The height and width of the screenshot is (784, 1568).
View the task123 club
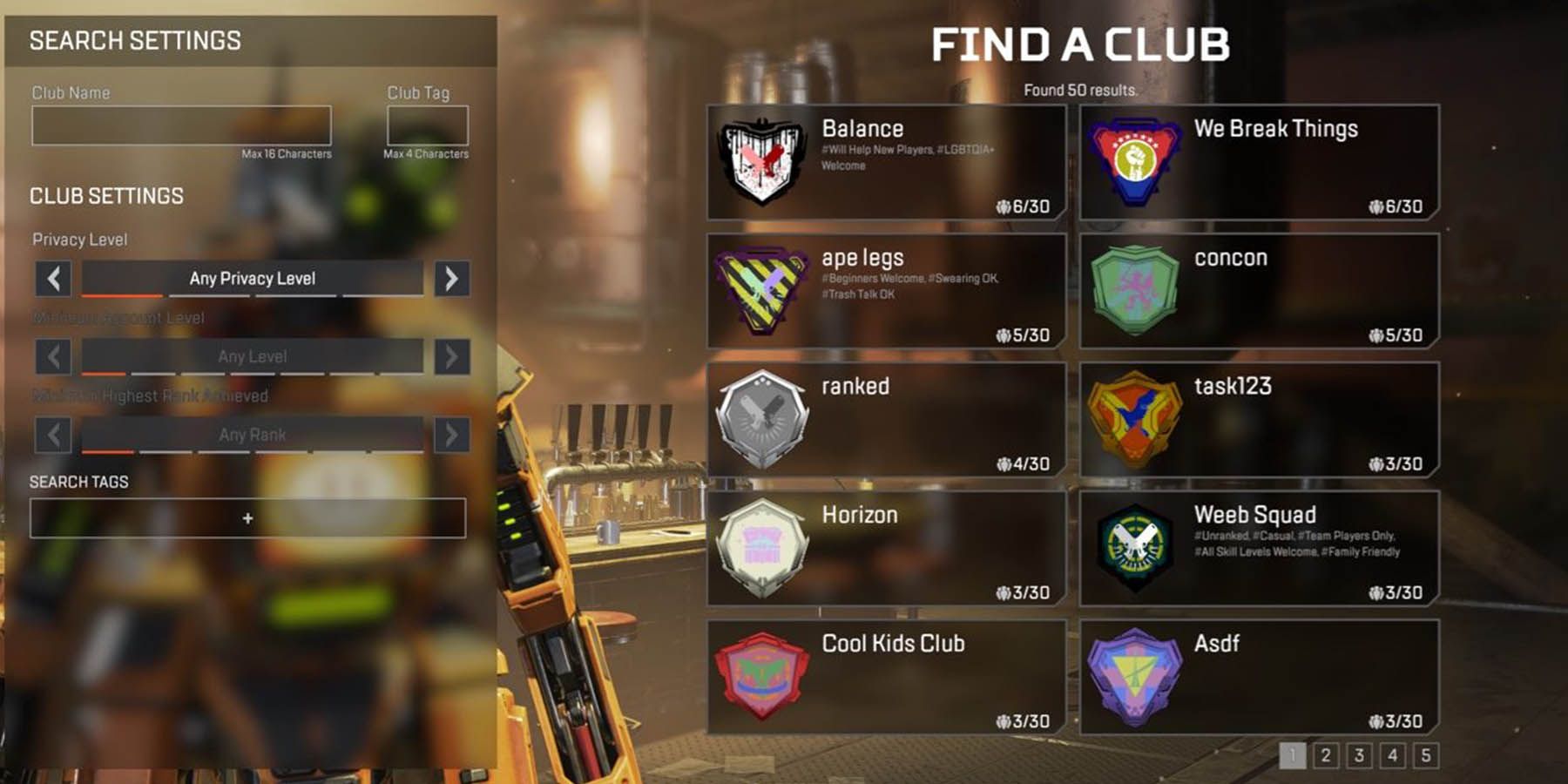(1259, 420)
